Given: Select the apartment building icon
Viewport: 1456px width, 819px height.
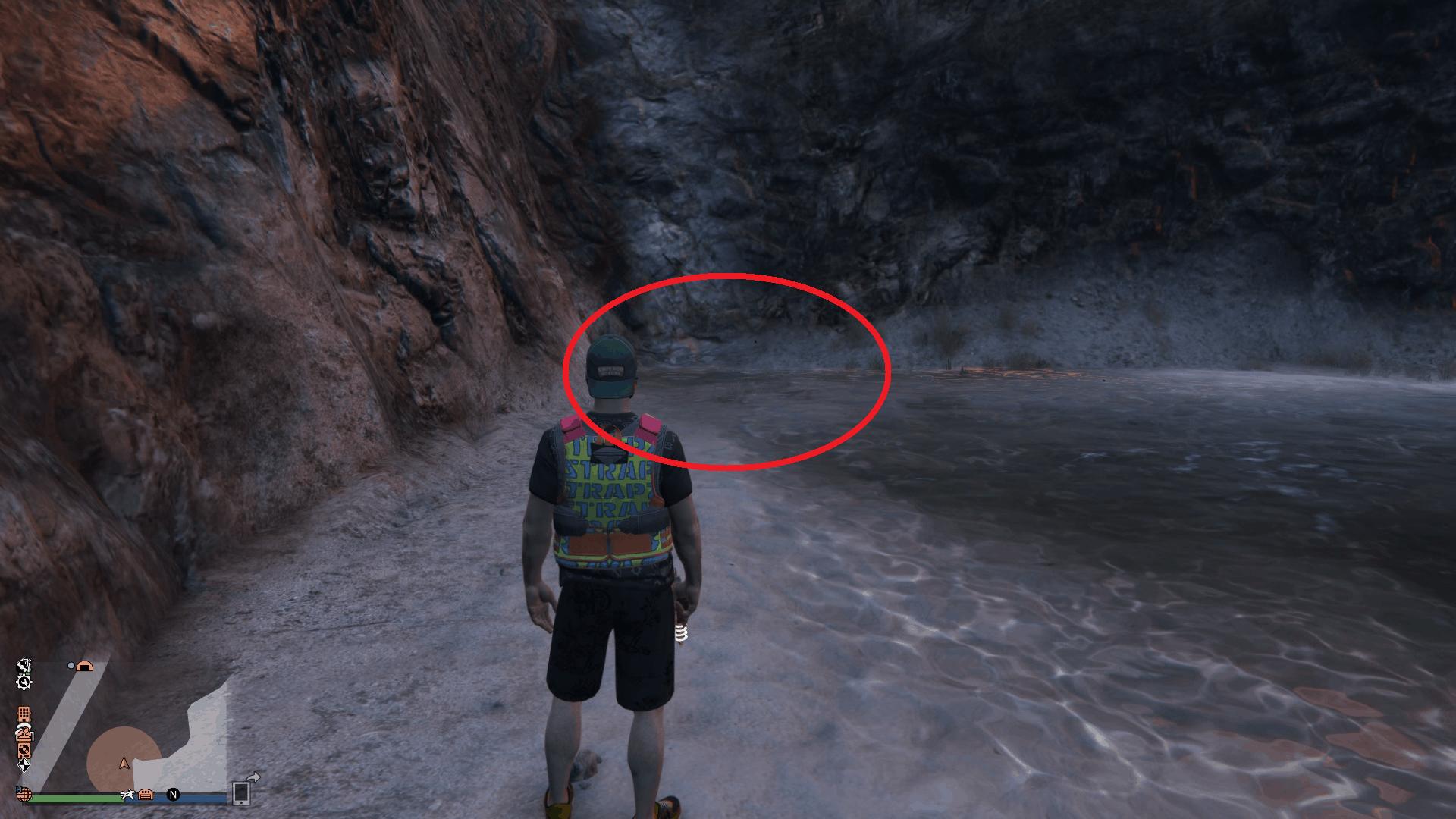Looking at the screenshot, I should [x=24, y=714].
